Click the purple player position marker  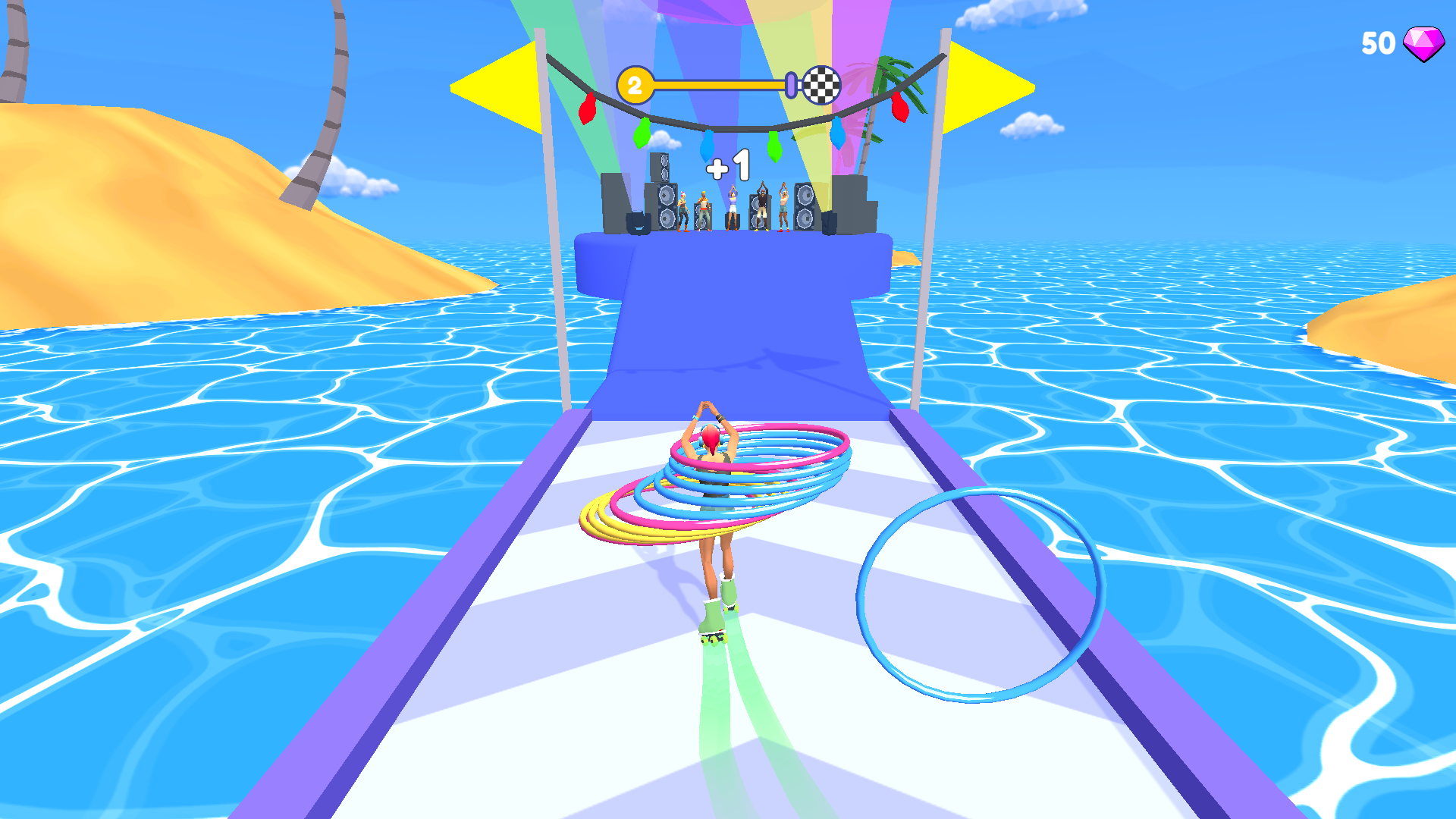tap(790, 85)
